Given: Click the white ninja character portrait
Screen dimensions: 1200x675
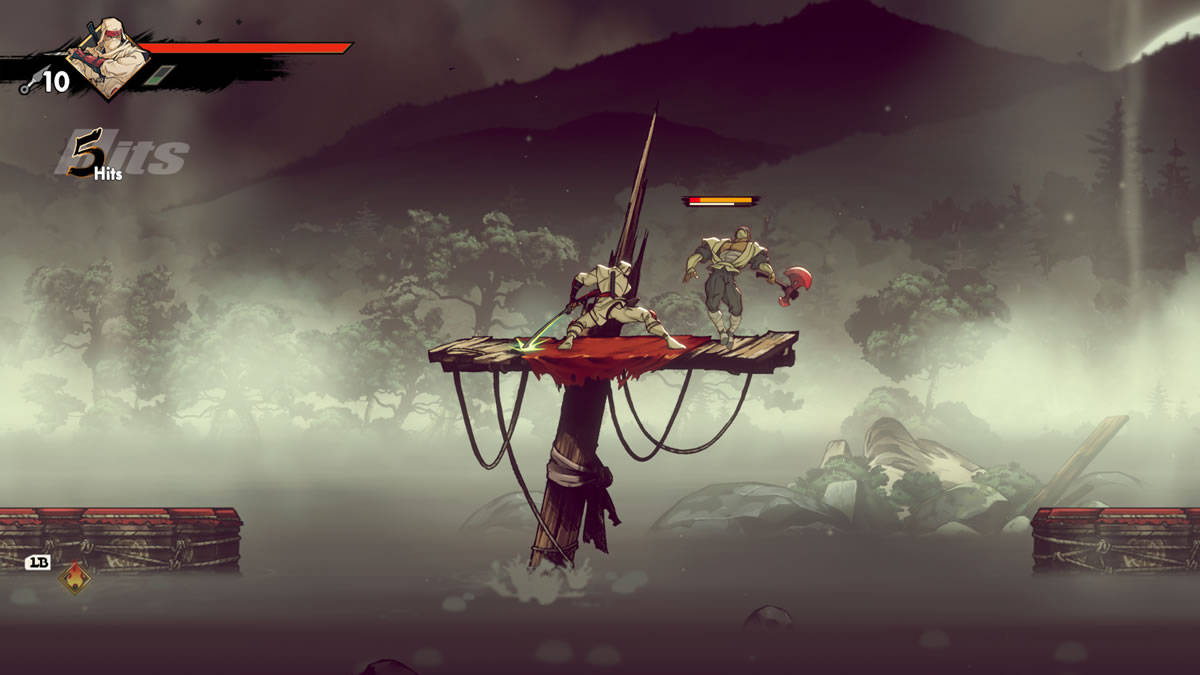Looking at the screenshot, I should (x=107, y=58).
